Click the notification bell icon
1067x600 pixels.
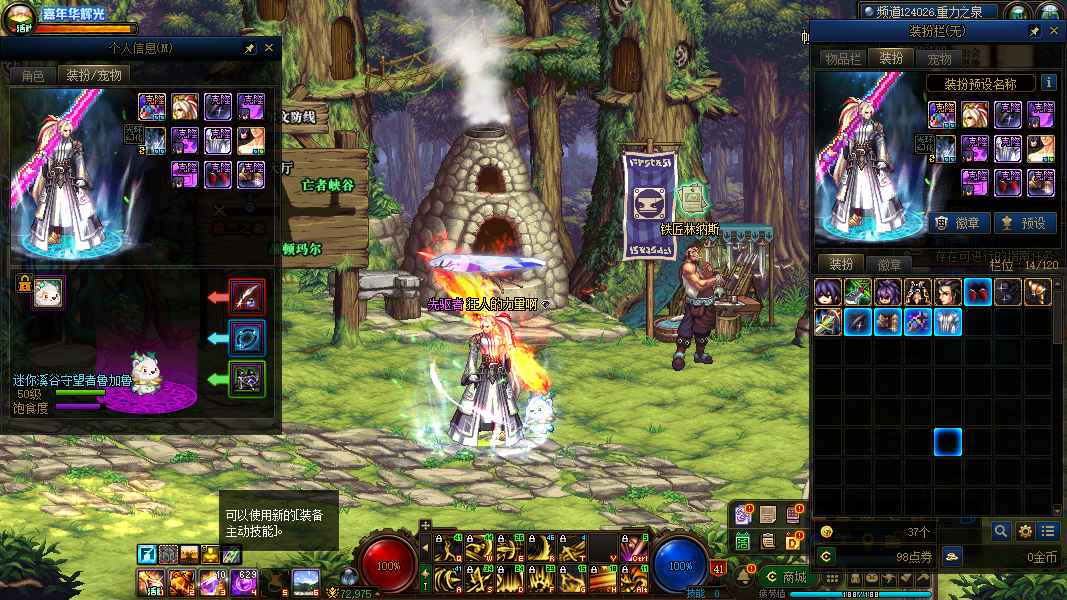click(743, 577)
